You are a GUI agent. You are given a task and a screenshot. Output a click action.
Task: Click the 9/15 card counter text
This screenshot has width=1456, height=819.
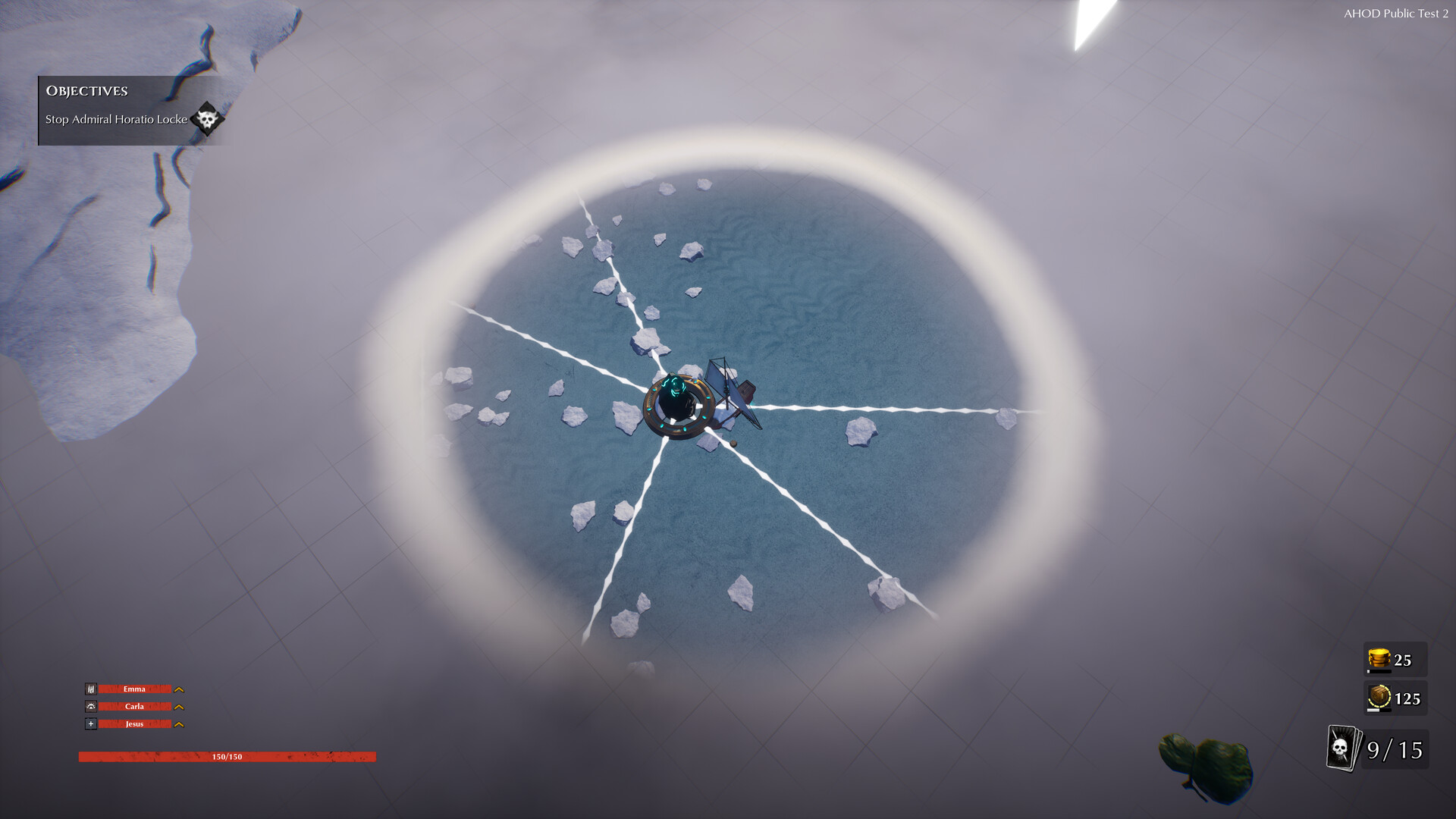click(1394, 750)
